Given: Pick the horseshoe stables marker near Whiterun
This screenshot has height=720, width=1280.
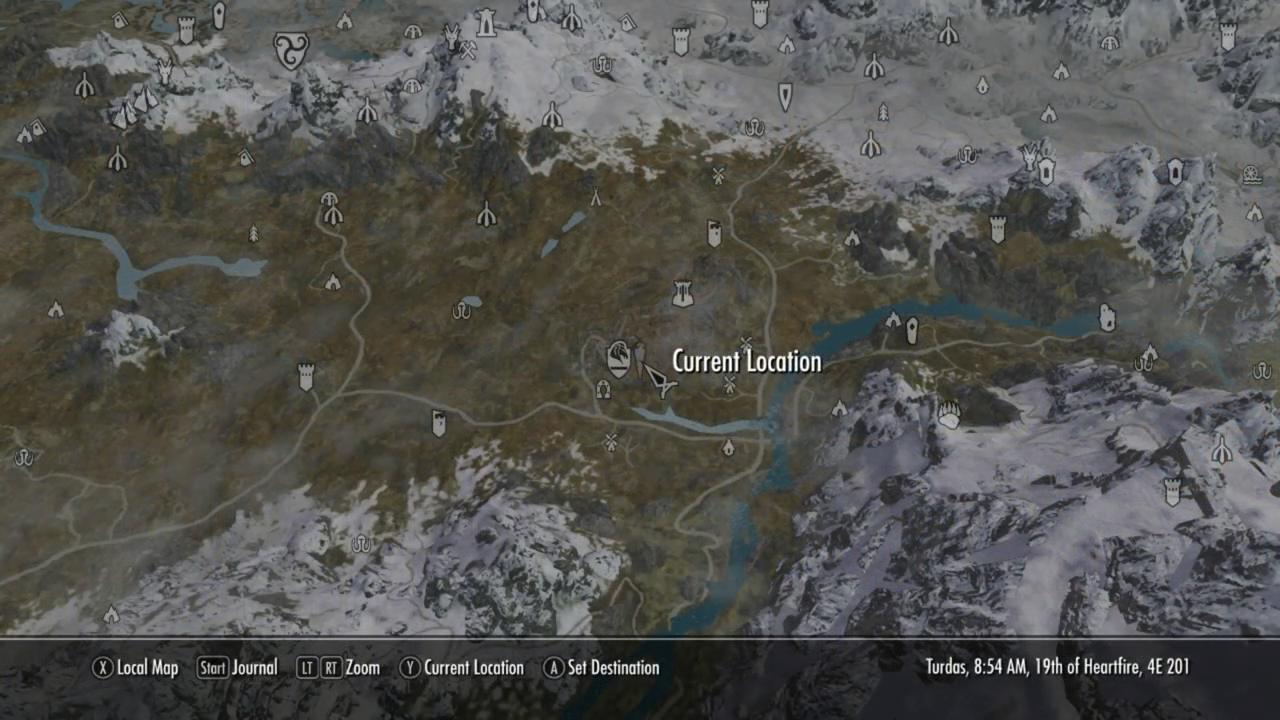Looking at the screenshot, I should coord(603,389).
